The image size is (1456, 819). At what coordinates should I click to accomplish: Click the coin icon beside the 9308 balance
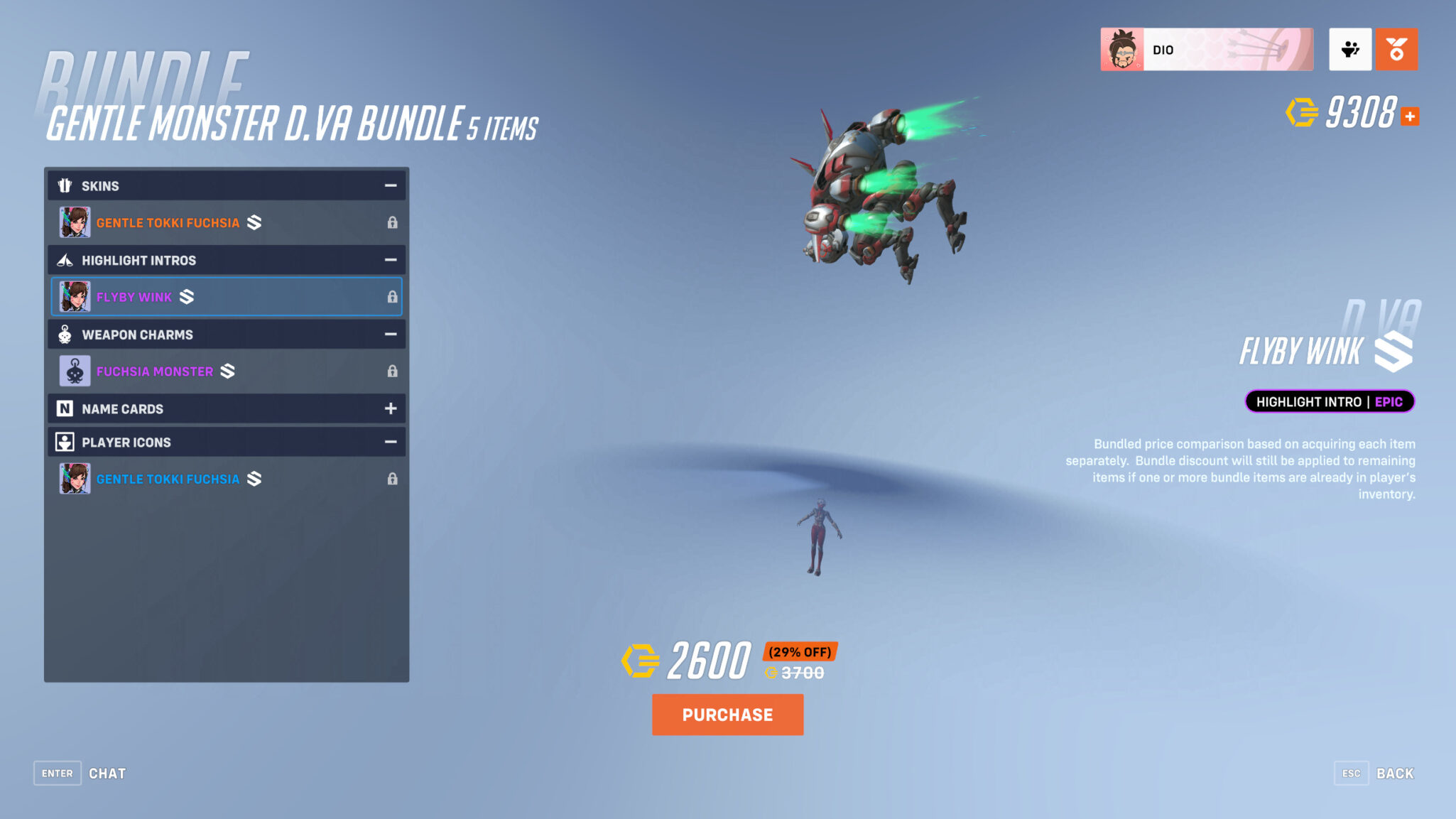[1302, 112]
